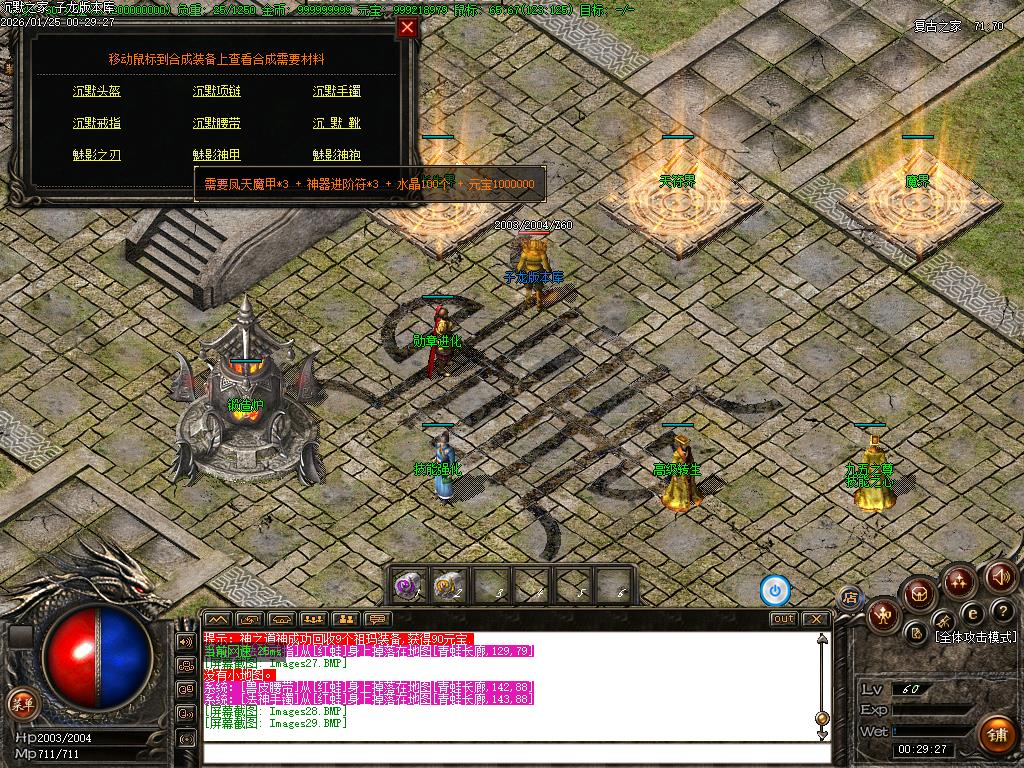Close the chat window with X
The height and width of the screenshot is (768, 1024).
point(817,619)
